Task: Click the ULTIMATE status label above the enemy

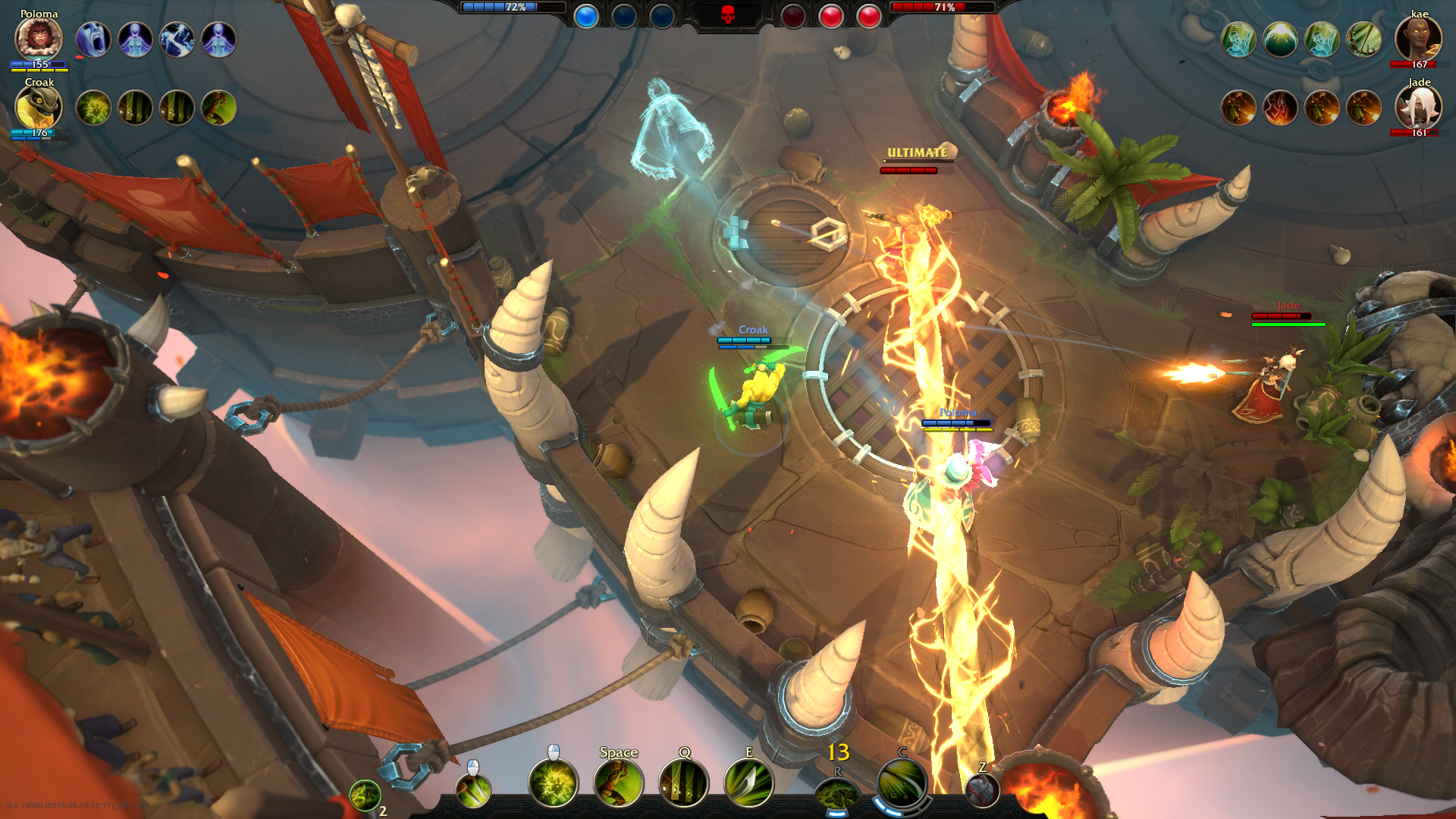Action: [x=915, y=152]
